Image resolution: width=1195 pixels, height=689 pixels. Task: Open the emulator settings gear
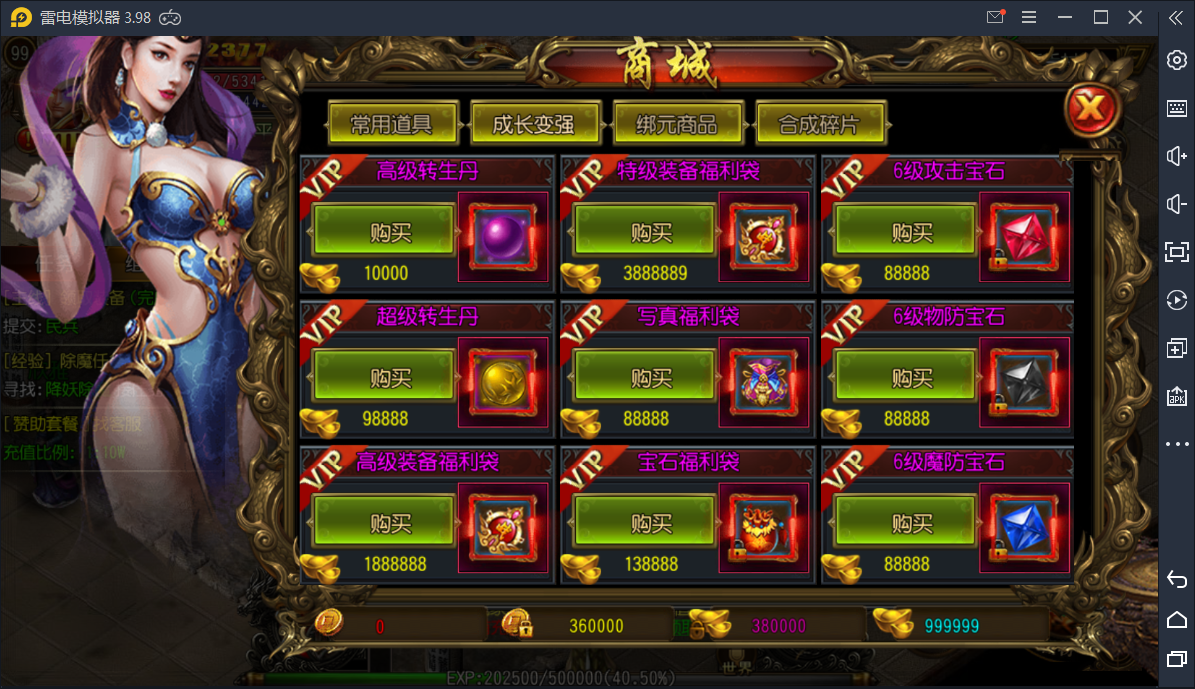[1177, 60]
